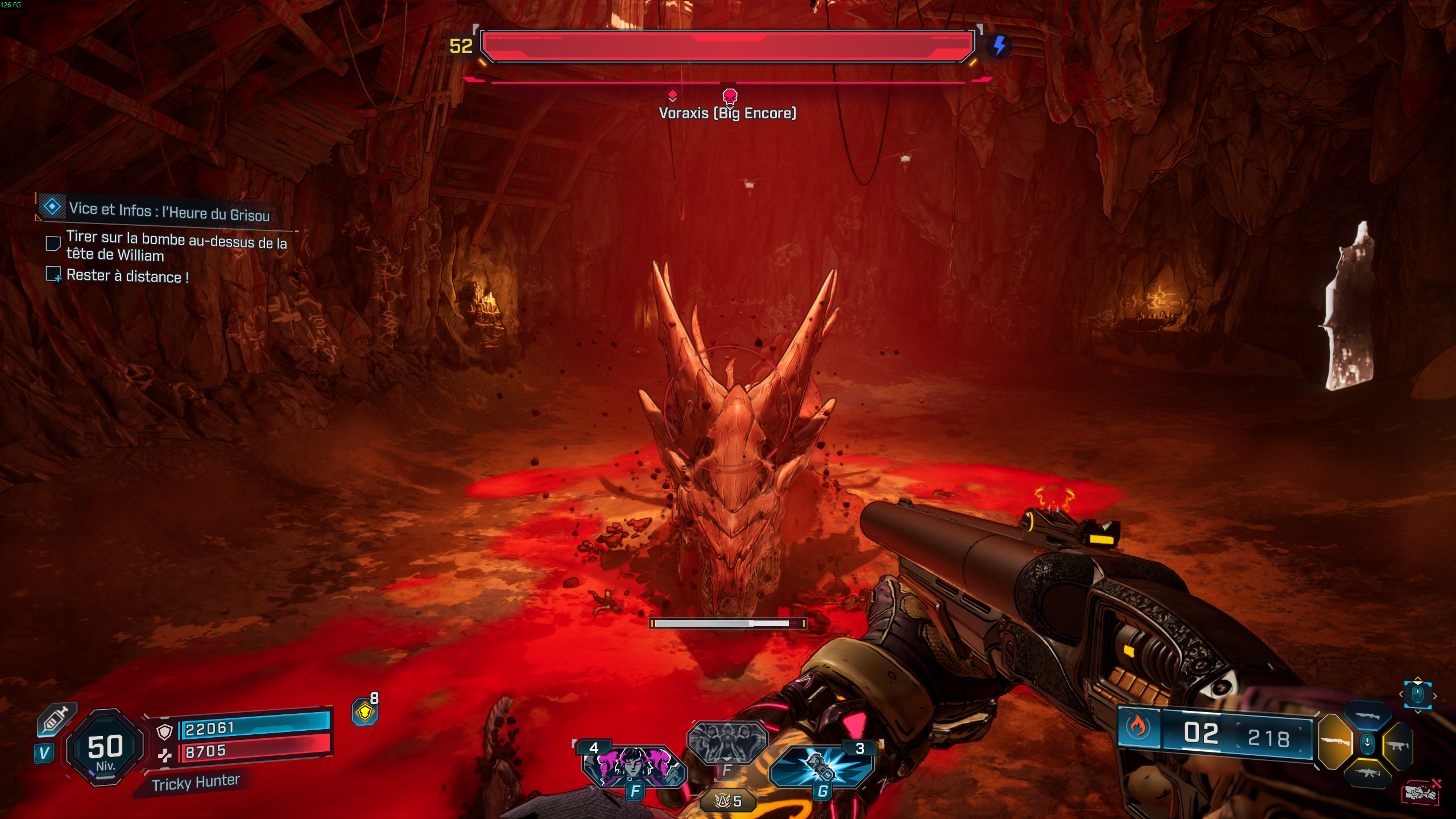Select the assault rifle weapon slot icon
This screenshot has width=1456, height=819.
pos(1368,772)
